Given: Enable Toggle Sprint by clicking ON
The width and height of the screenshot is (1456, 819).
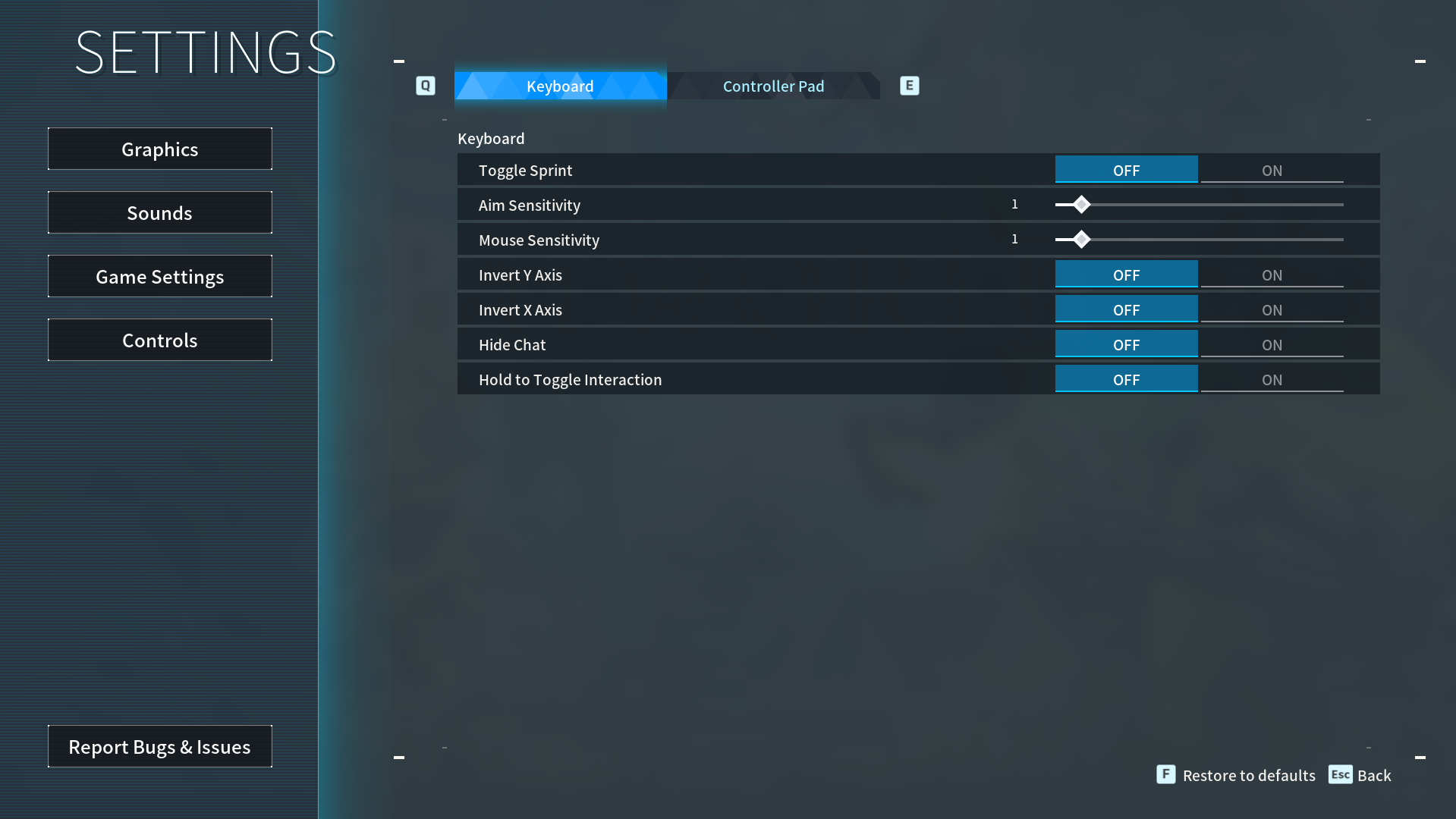Looking at the screenshot, I should (1272, 170).
